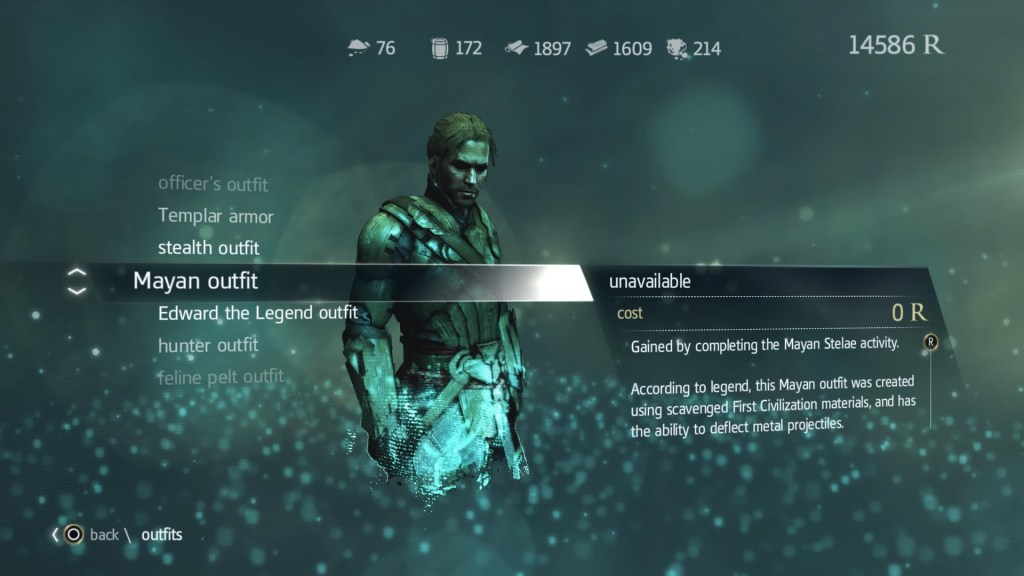Click the up/down list scroll arrows

77,282
